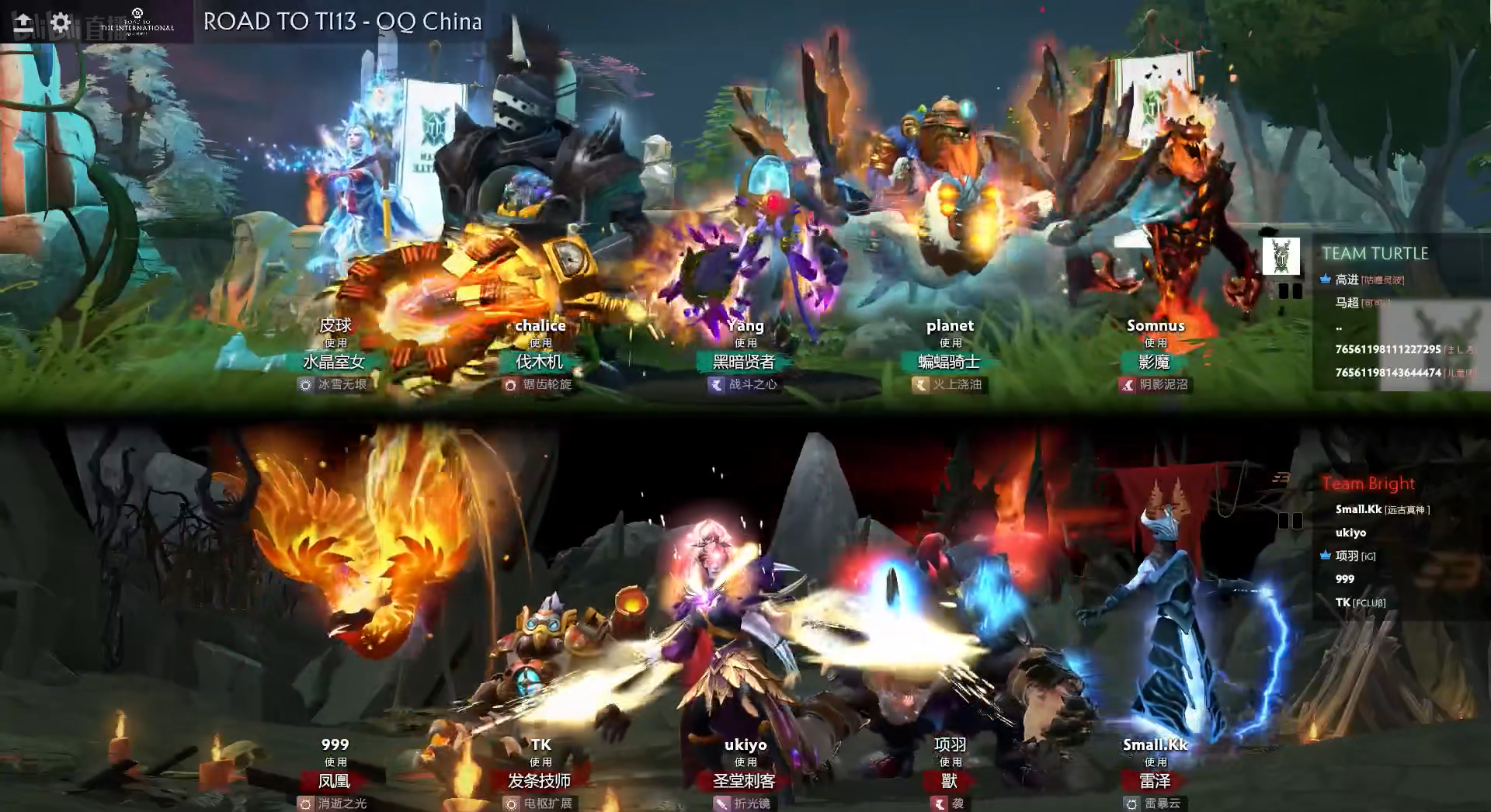Toggle the blue crown beside 项羽 [iG]
The height and width of the screenshot is (812, 1491).
click(1326, 556)
